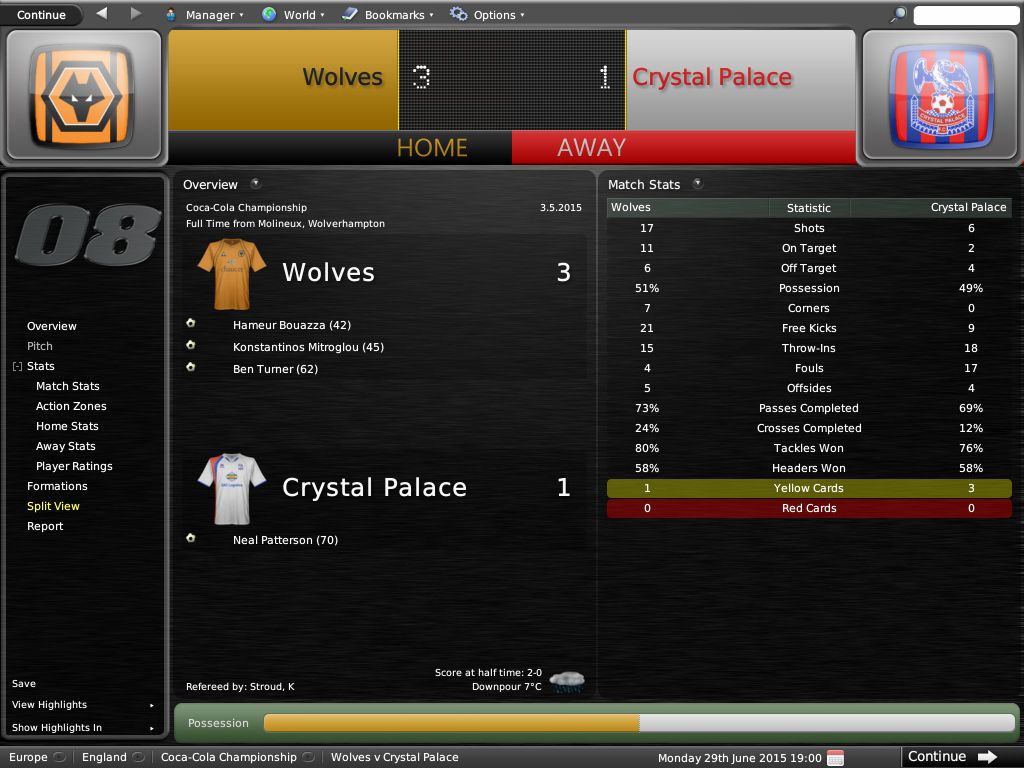Open the match Report
The height and width of the screenshot is (768, 1024).
(45, 526)
